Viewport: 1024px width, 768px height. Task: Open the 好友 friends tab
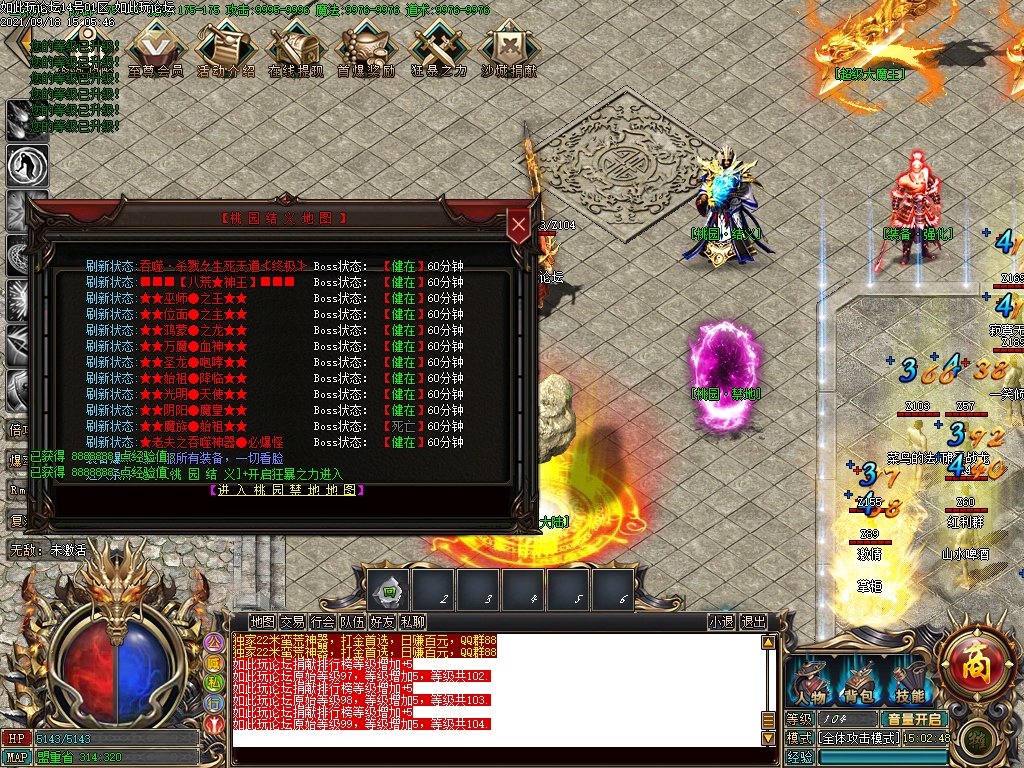382,622
